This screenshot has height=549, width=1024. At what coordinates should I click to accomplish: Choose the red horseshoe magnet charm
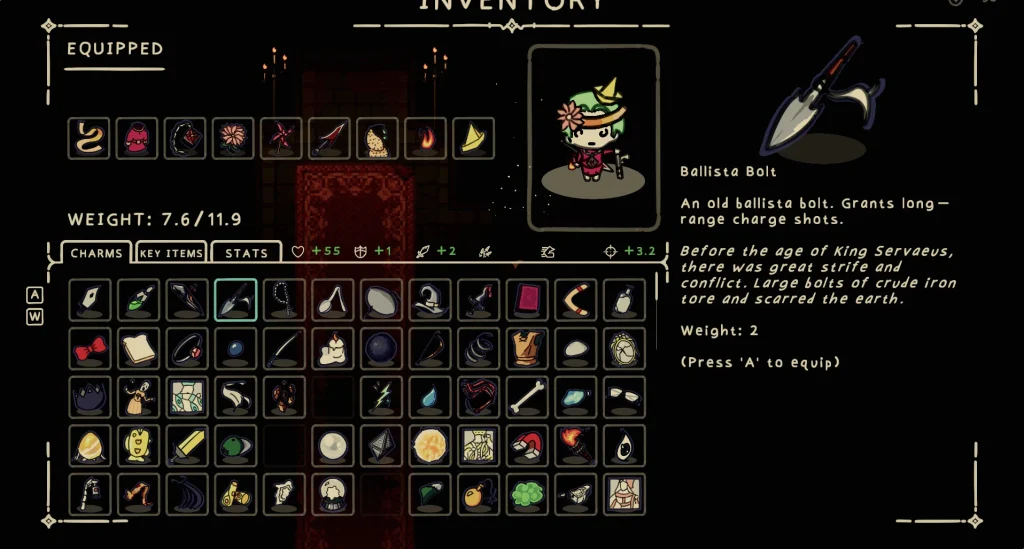pos(527,445)
